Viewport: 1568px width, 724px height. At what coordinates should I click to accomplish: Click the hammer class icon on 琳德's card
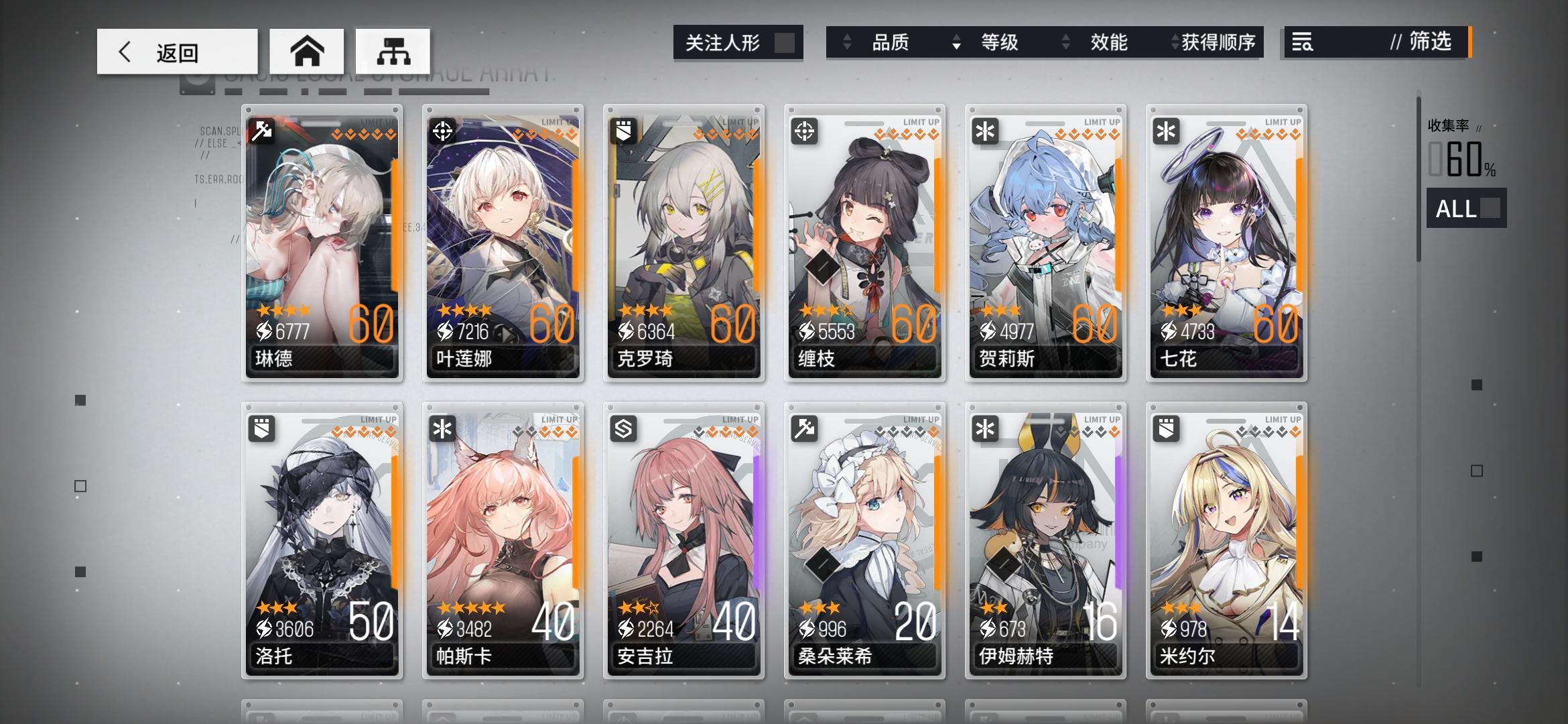(261, 131)
